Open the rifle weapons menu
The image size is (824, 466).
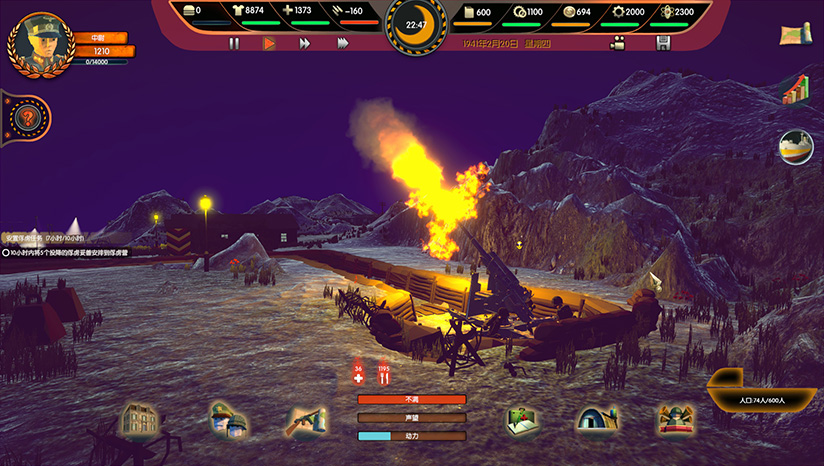coord(305,420)
